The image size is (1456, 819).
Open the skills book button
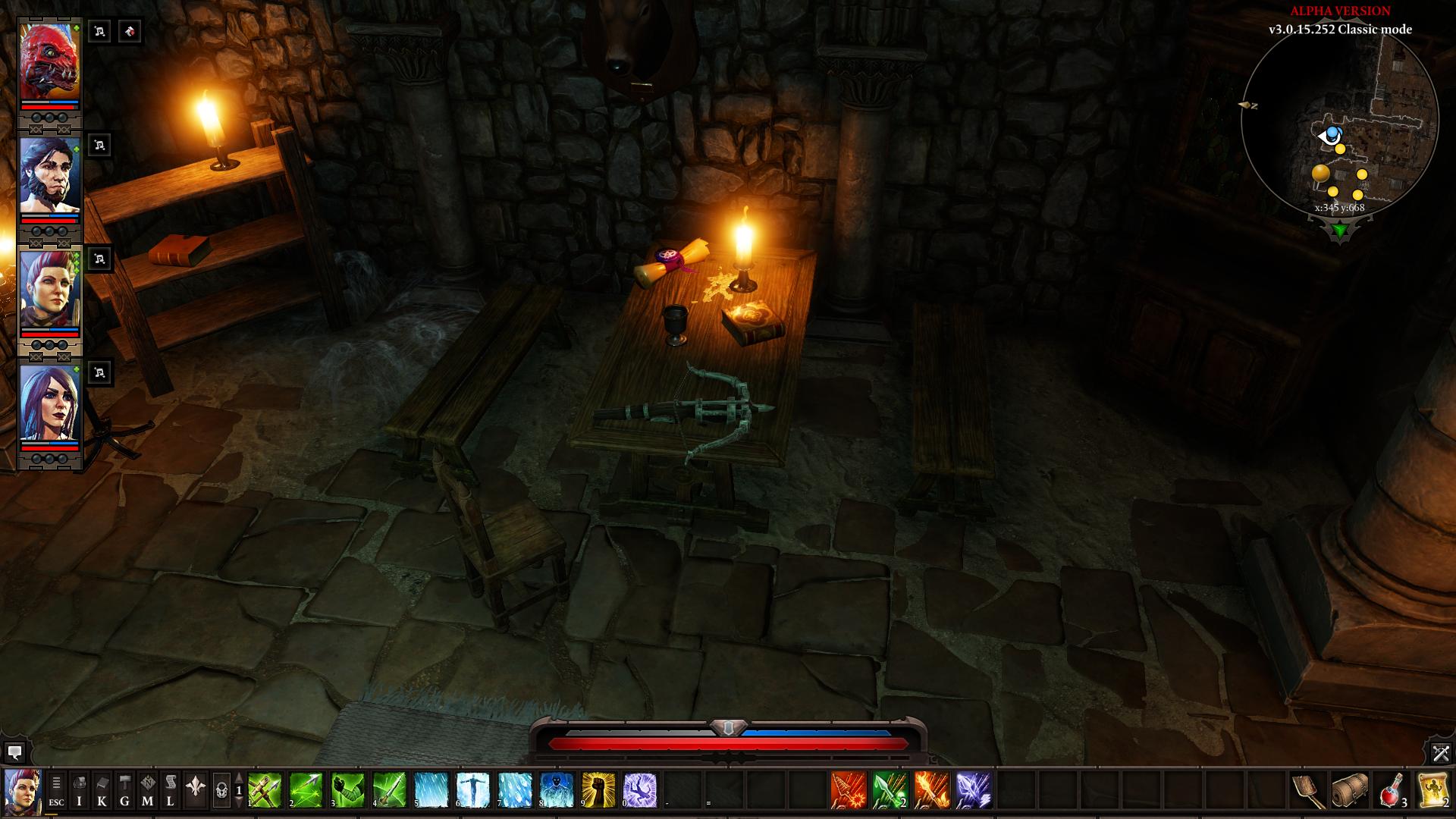tap(102, 791)
